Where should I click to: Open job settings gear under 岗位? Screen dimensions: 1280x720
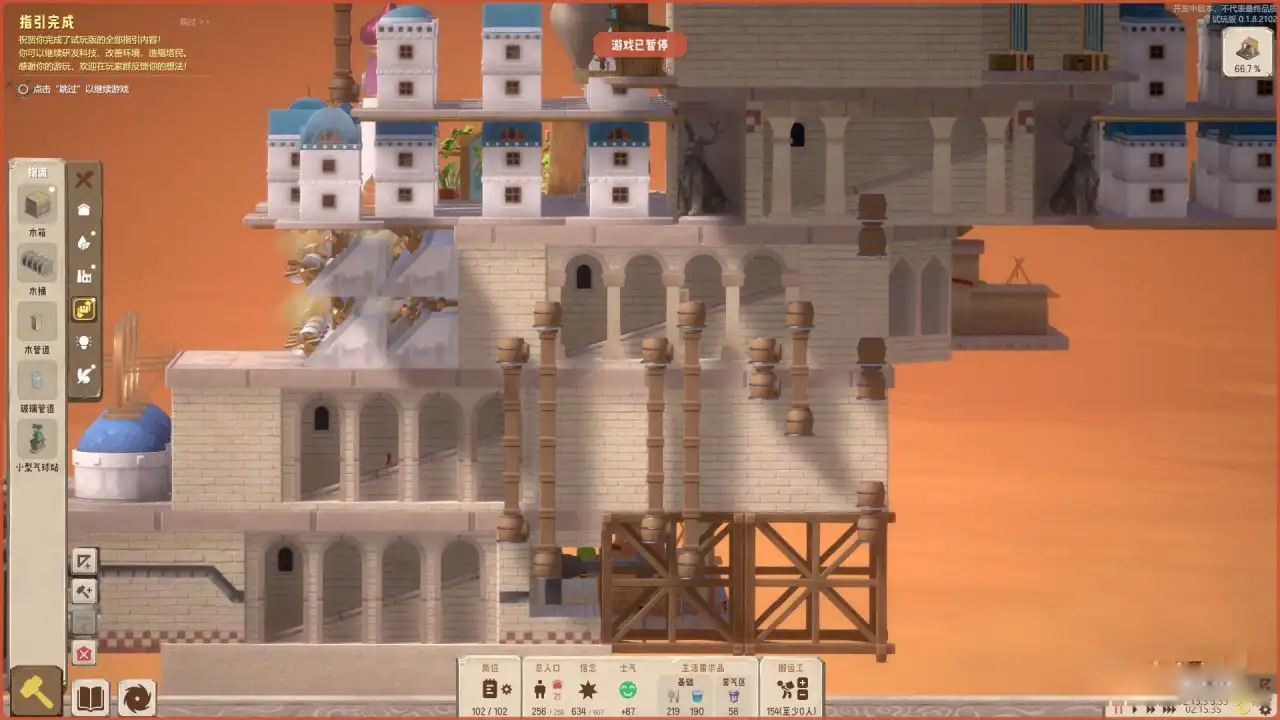(x=507, y=689)
